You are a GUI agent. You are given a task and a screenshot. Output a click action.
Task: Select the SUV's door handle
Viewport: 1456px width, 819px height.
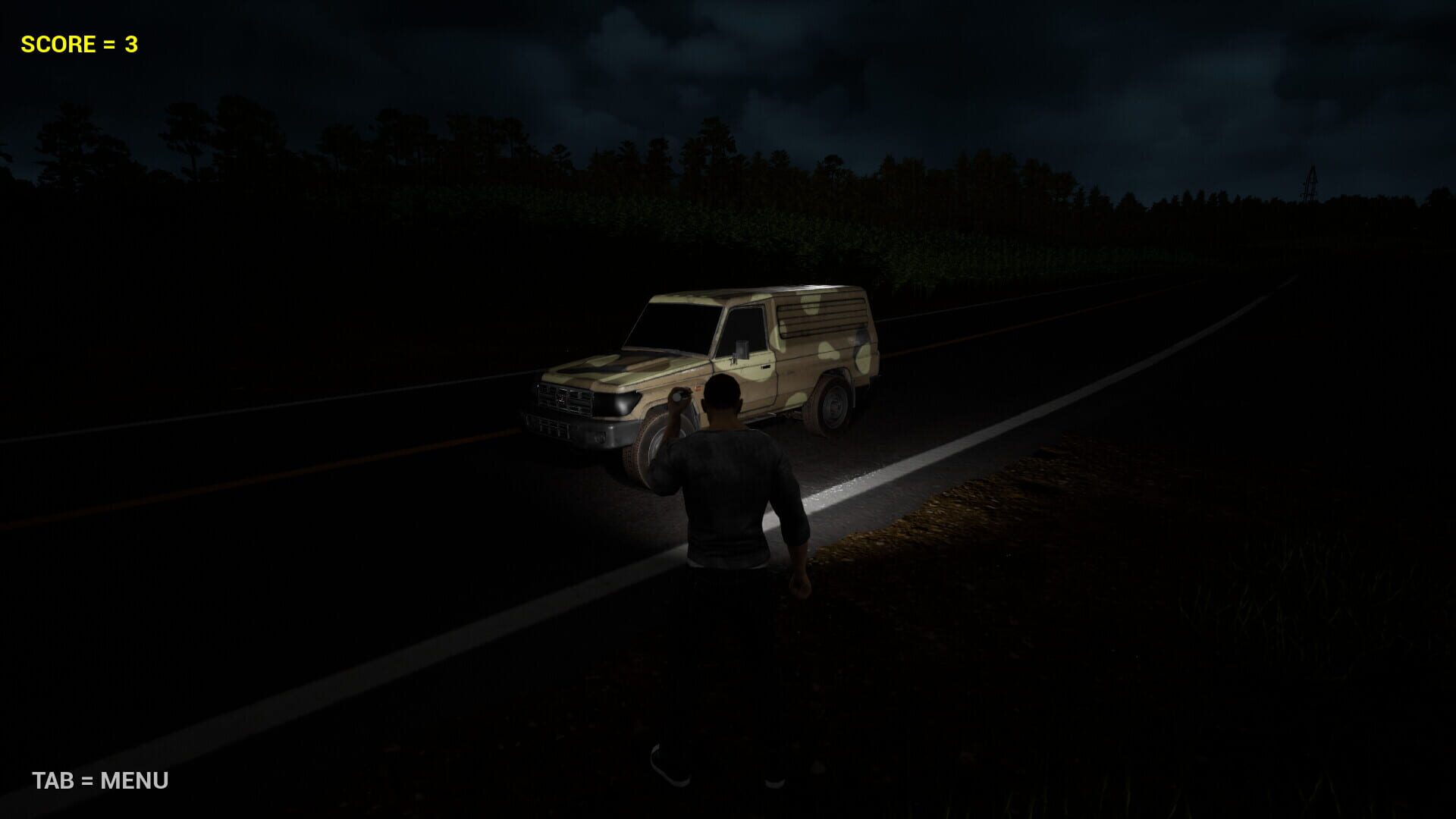coord(764,366)
